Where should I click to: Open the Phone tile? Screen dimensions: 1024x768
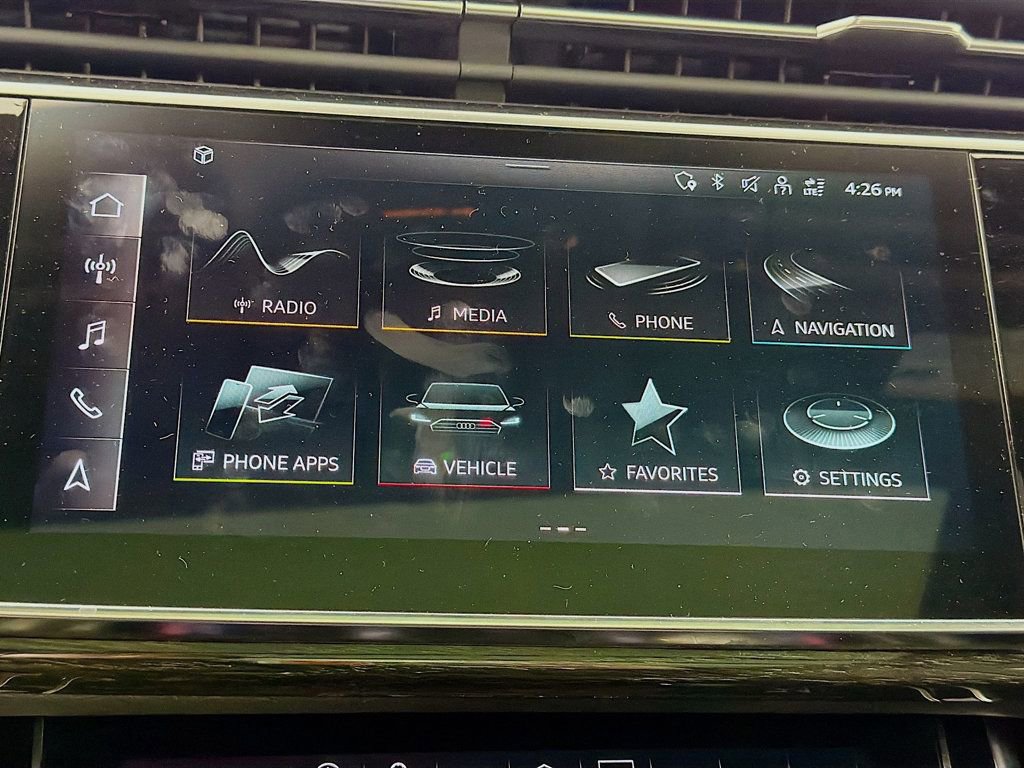click(x=650, y=292)
